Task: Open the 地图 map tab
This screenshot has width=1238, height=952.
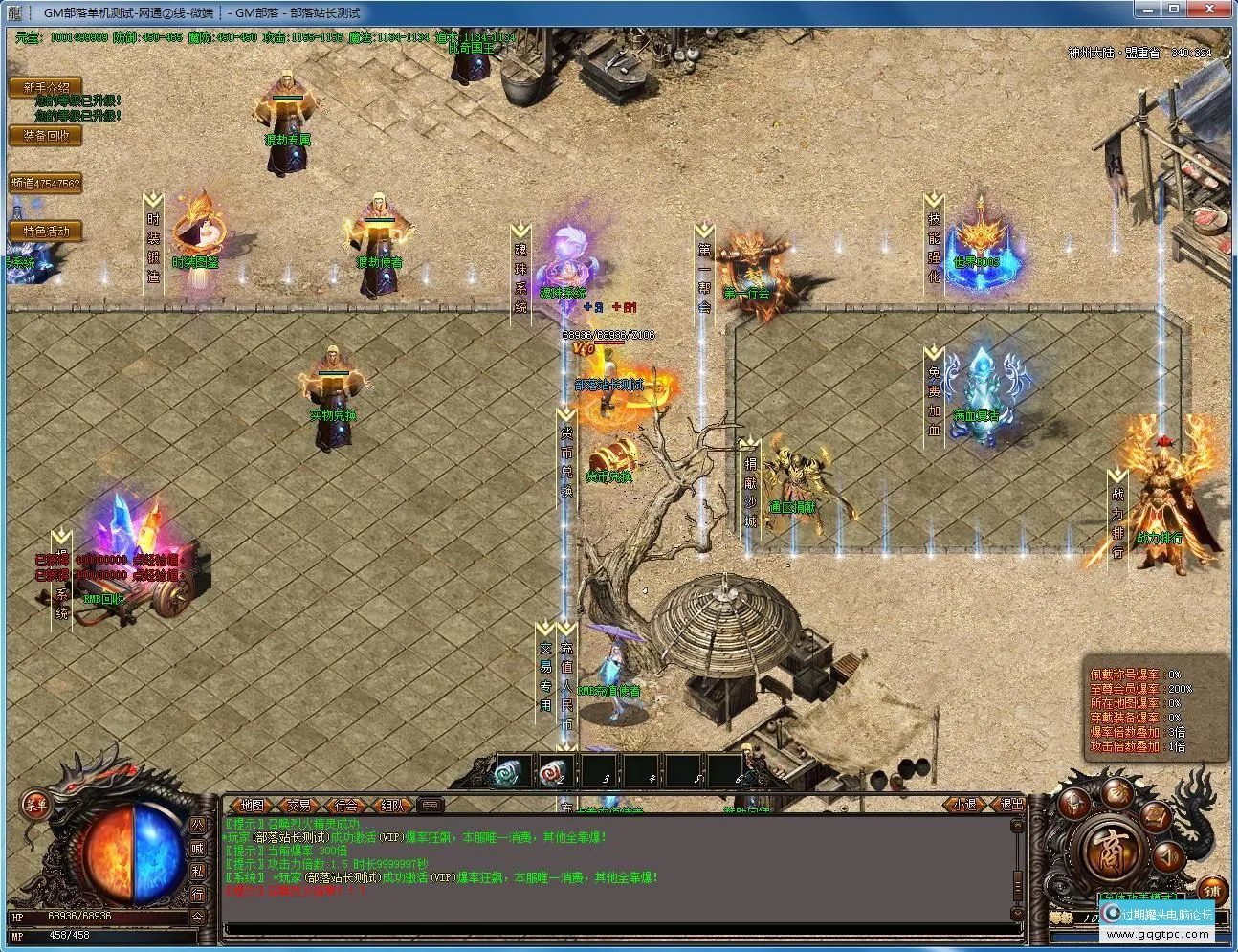Action: 252,806
